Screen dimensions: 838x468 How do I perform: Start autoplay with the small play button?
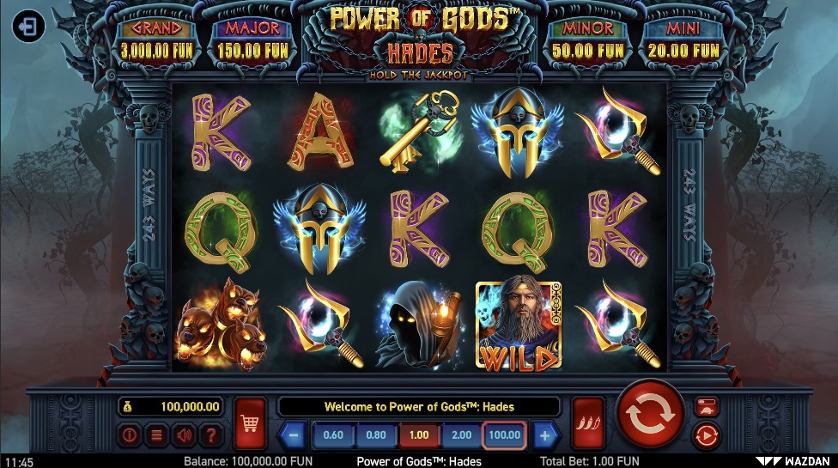tap(705, 434)
